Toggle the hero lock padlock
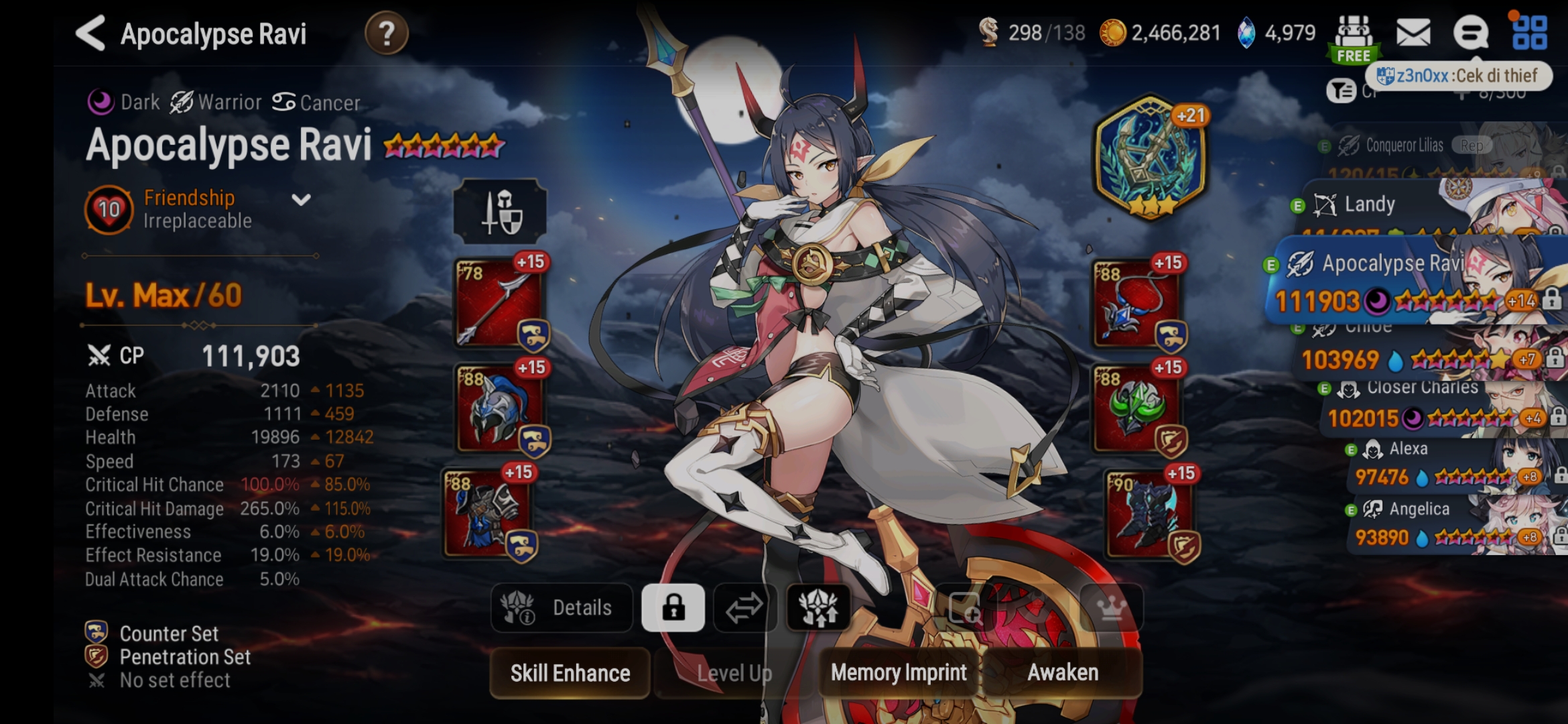1568x724 pixels. pos(673,607)
